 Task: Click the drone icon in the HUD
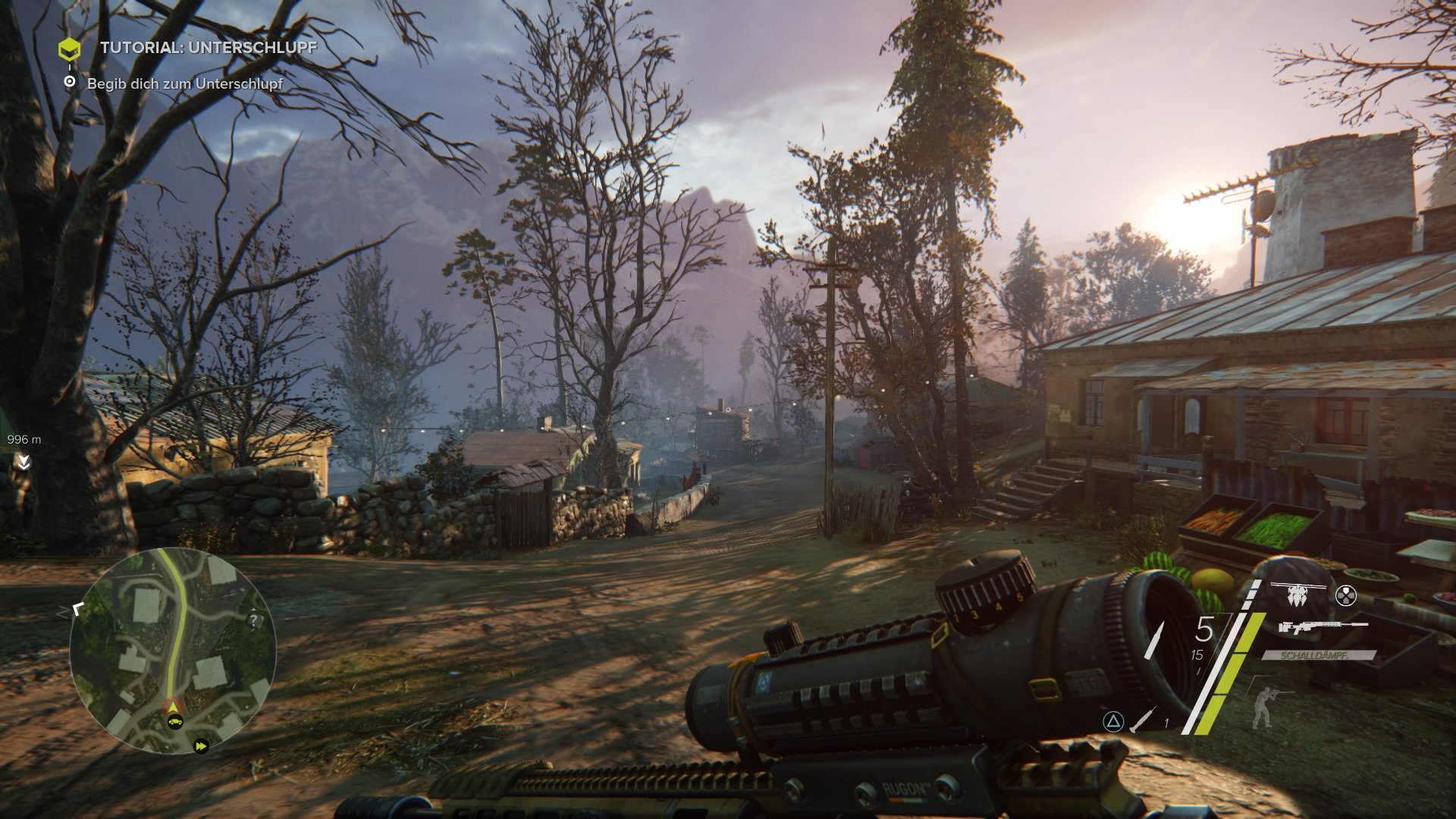1296,595
